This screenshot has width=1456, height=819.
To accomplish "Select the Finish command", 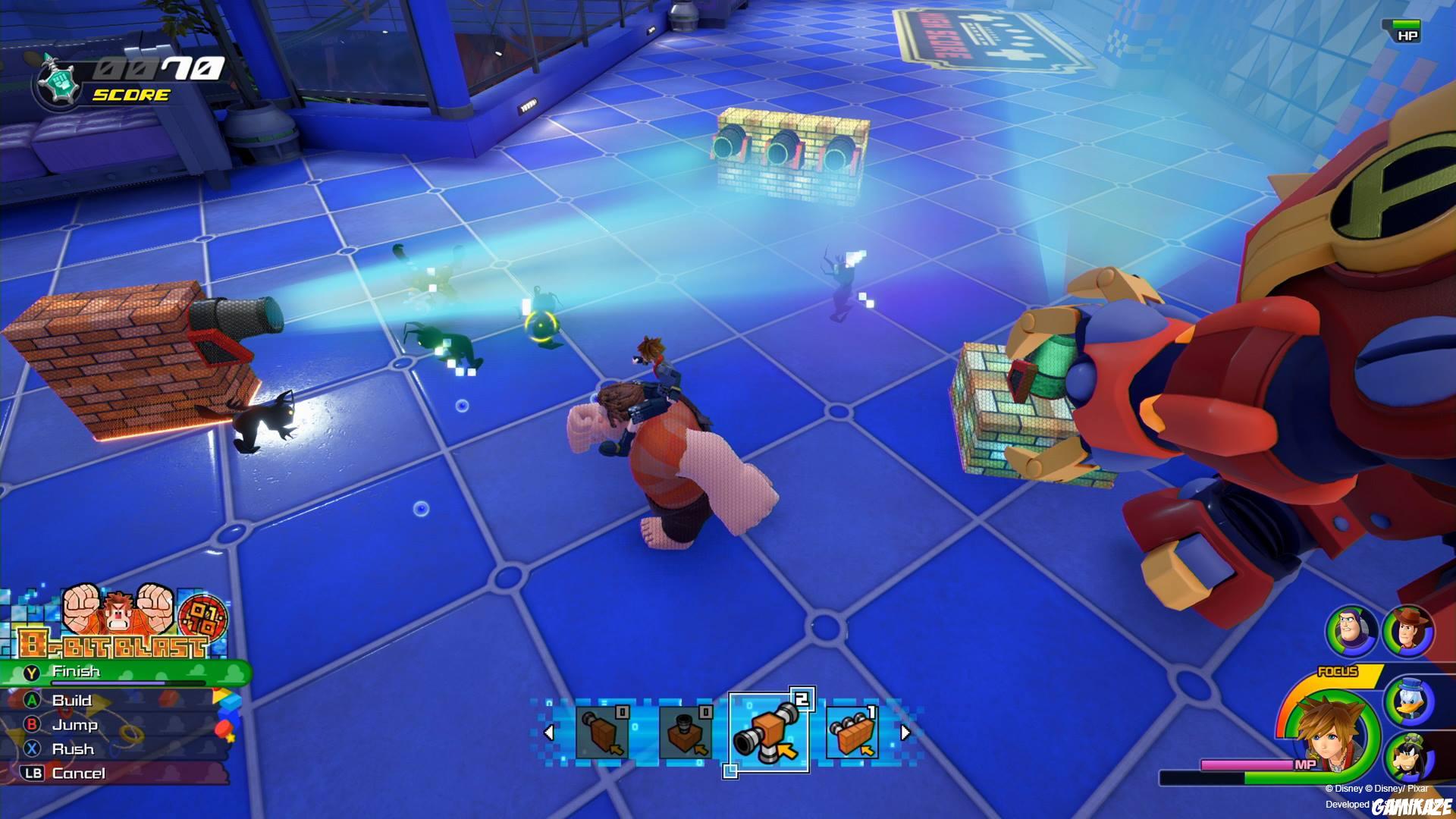I will click(76, 671).
